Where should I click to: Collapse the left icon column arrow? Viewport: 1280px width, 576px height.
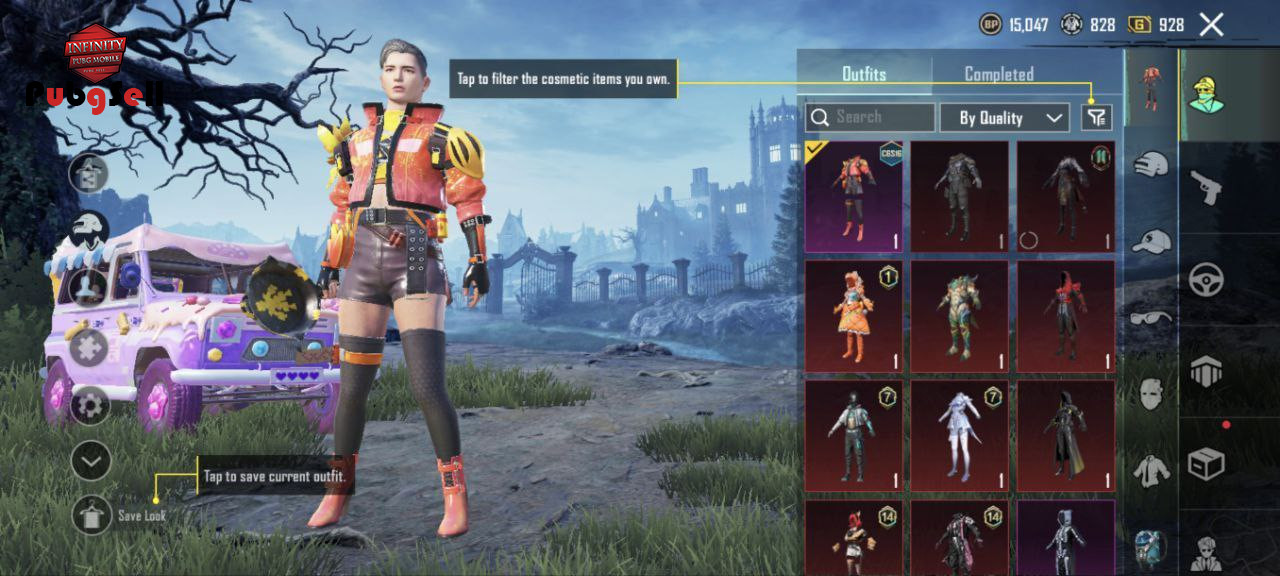(90, 461)
